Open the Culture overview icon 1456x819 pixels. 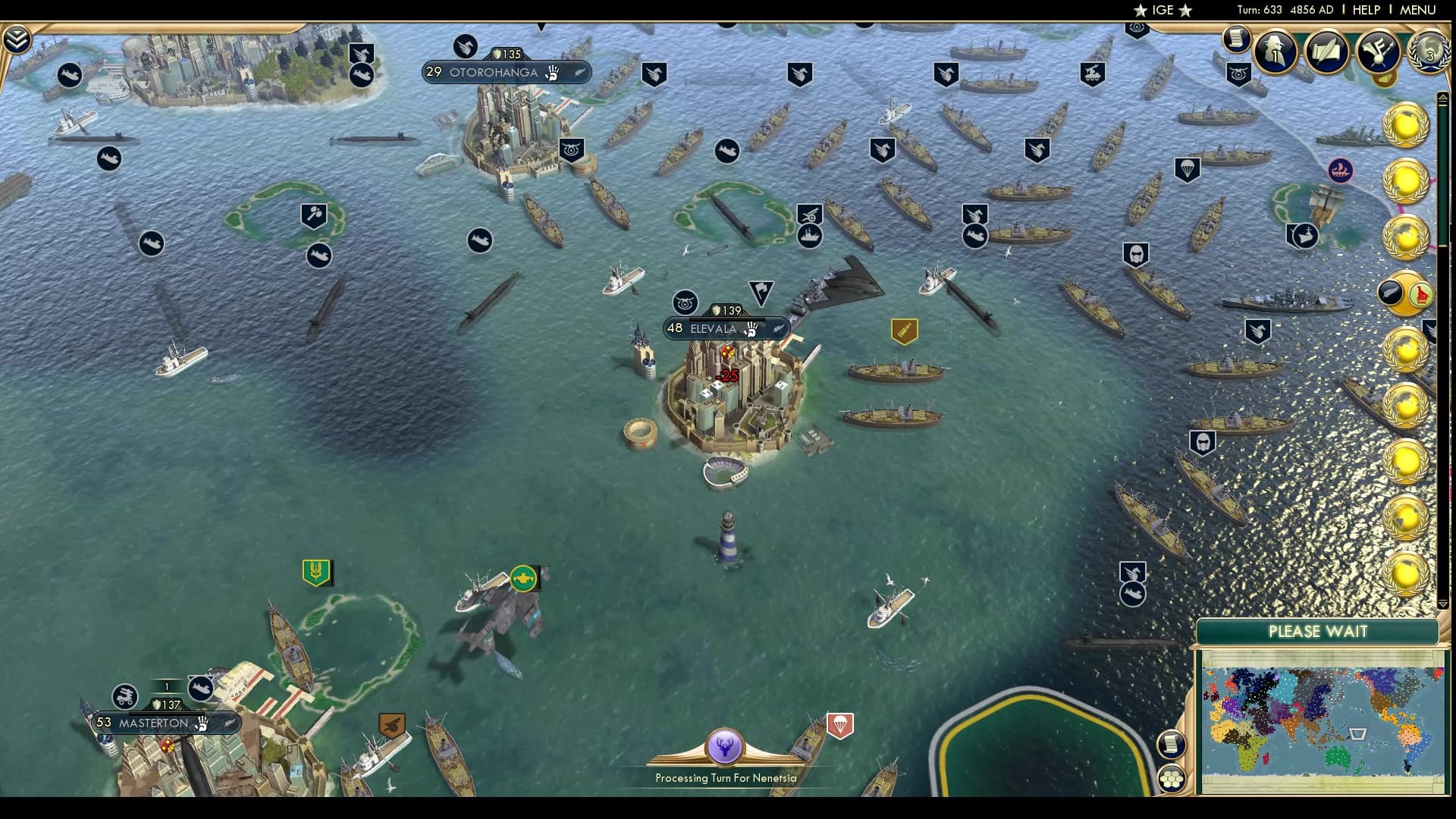(x=1376, y=53)
